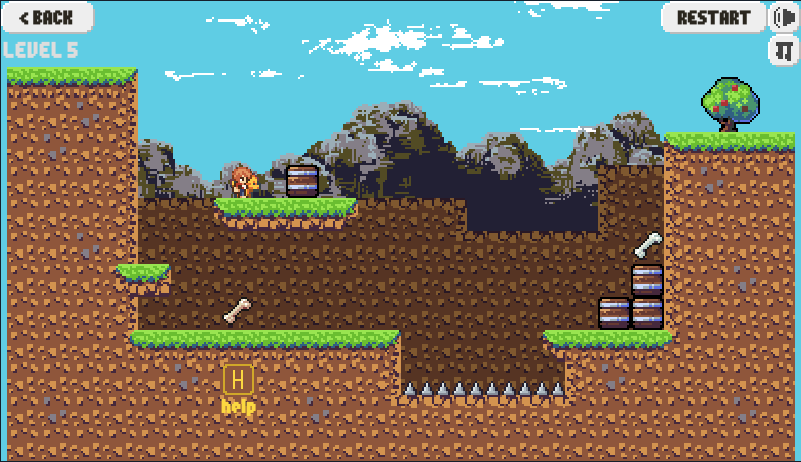Restart the current level

pyautogui.click(x=713, y=17)
